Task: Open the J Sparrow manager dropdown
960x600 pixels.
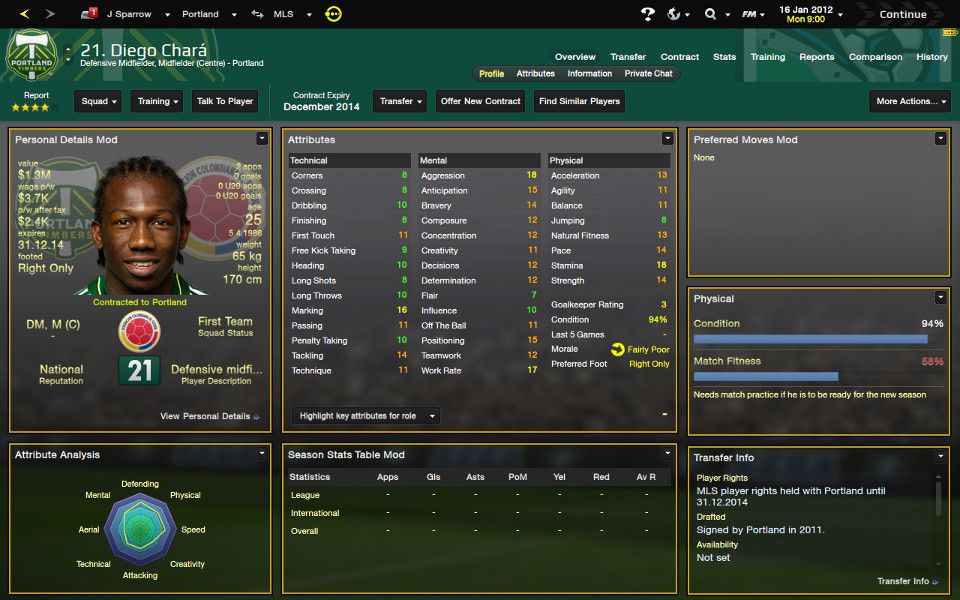Action: (129, 15)
